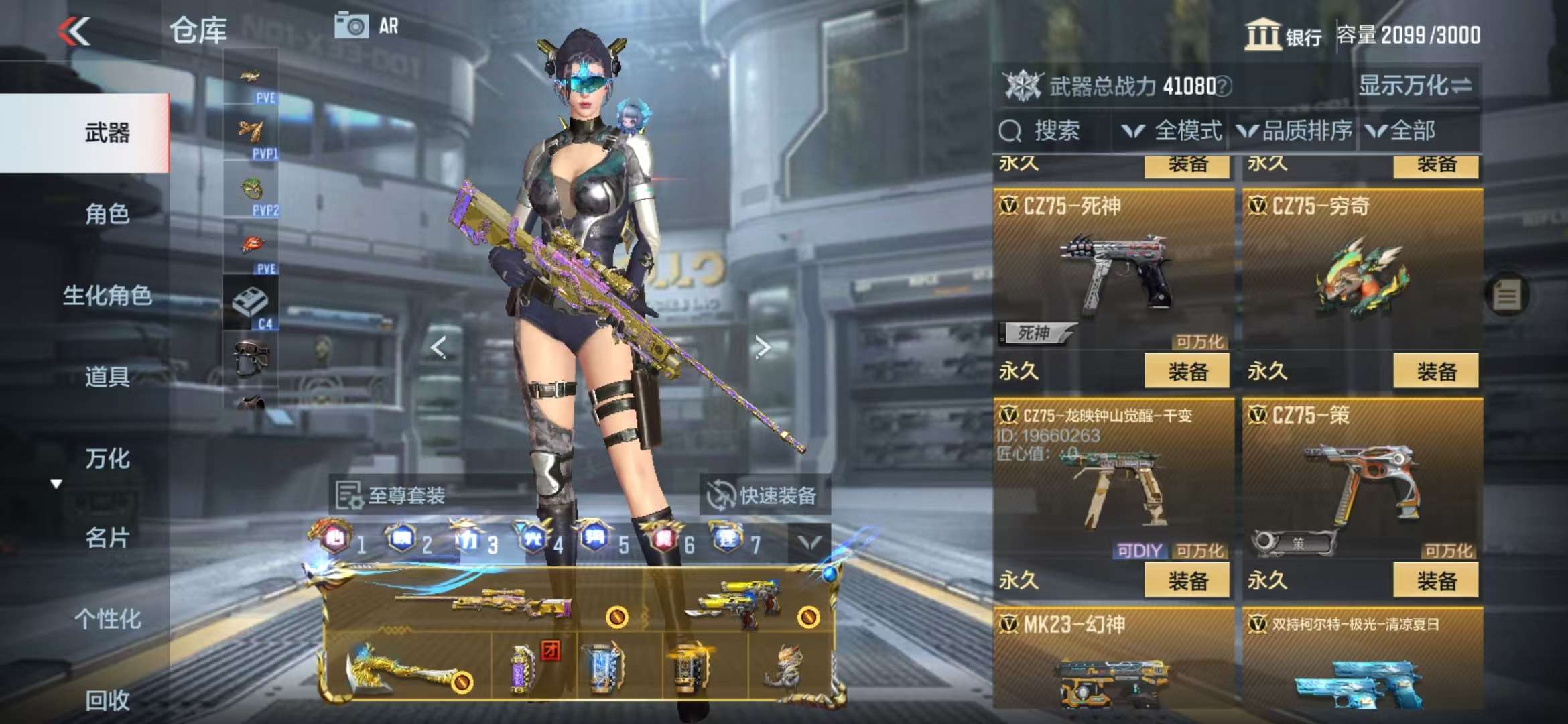The height and width of the screenshot is (724, 1568).
Task: Equip the CZ75-死神 pistol
Action: (1187, 371)
